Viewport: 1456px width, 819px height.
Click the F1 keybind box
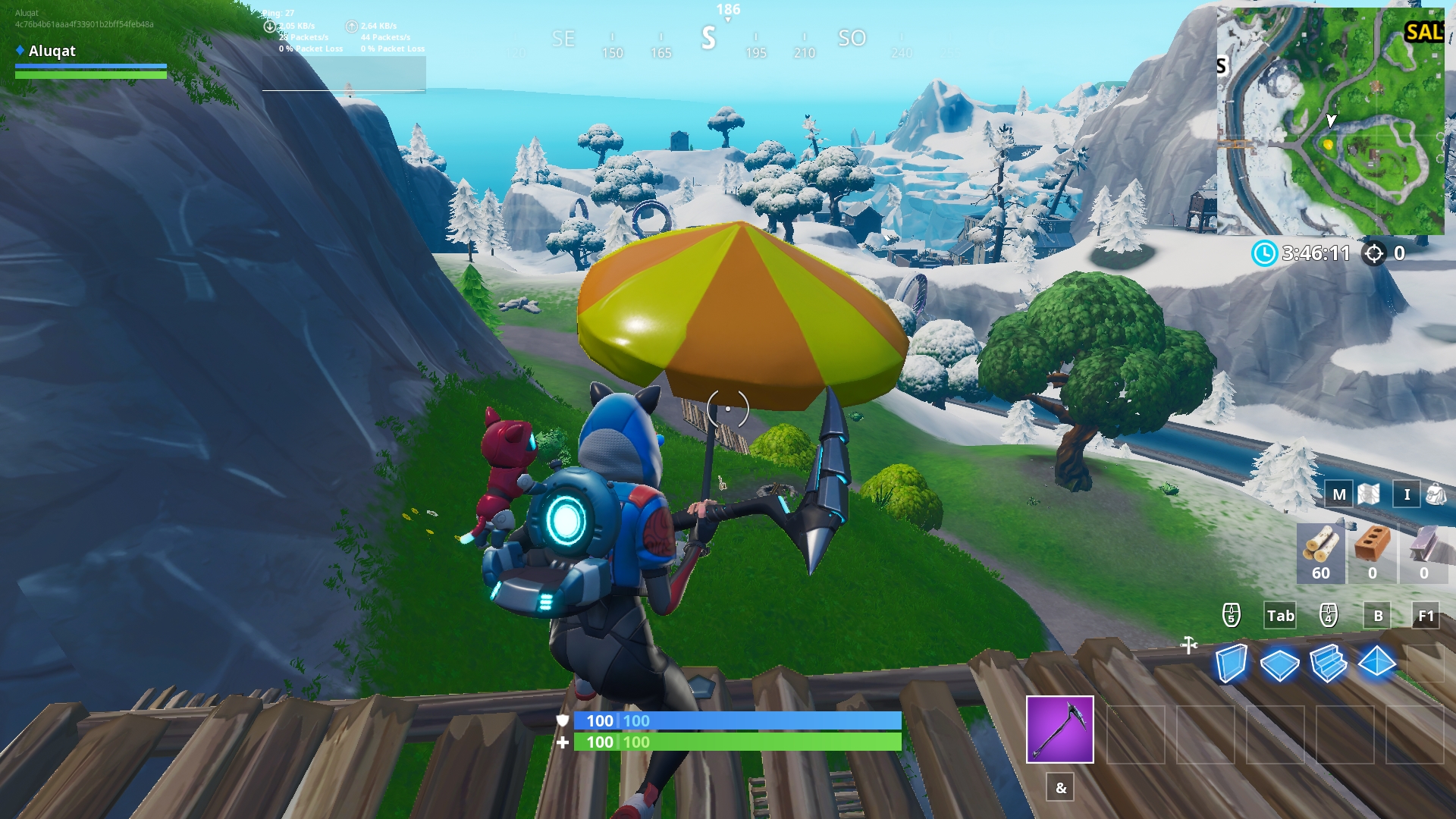[1425, 617]
